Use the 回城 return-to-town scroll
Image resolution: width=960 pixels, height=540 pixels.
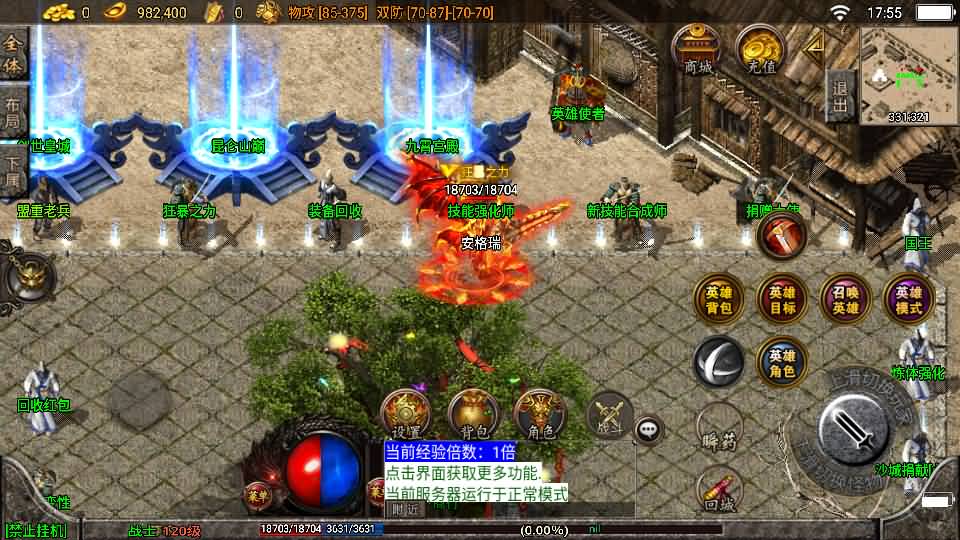(x=718, y=493)
